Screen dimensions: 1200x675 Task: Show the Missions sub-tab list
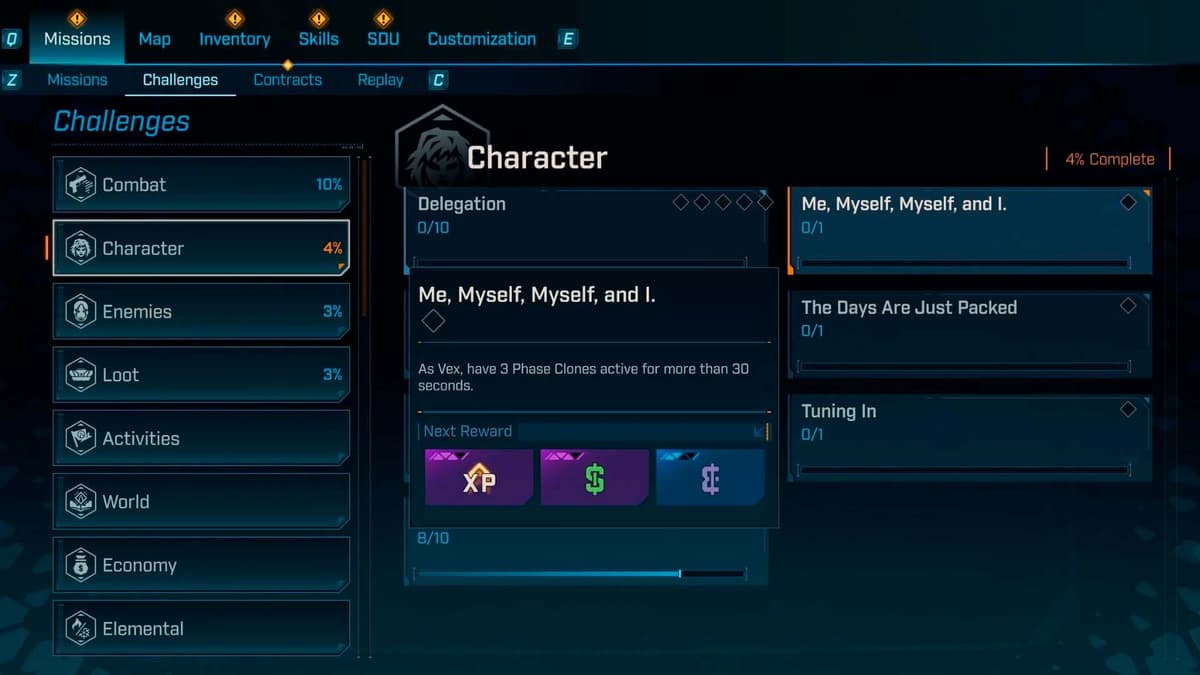click(77, 80)
